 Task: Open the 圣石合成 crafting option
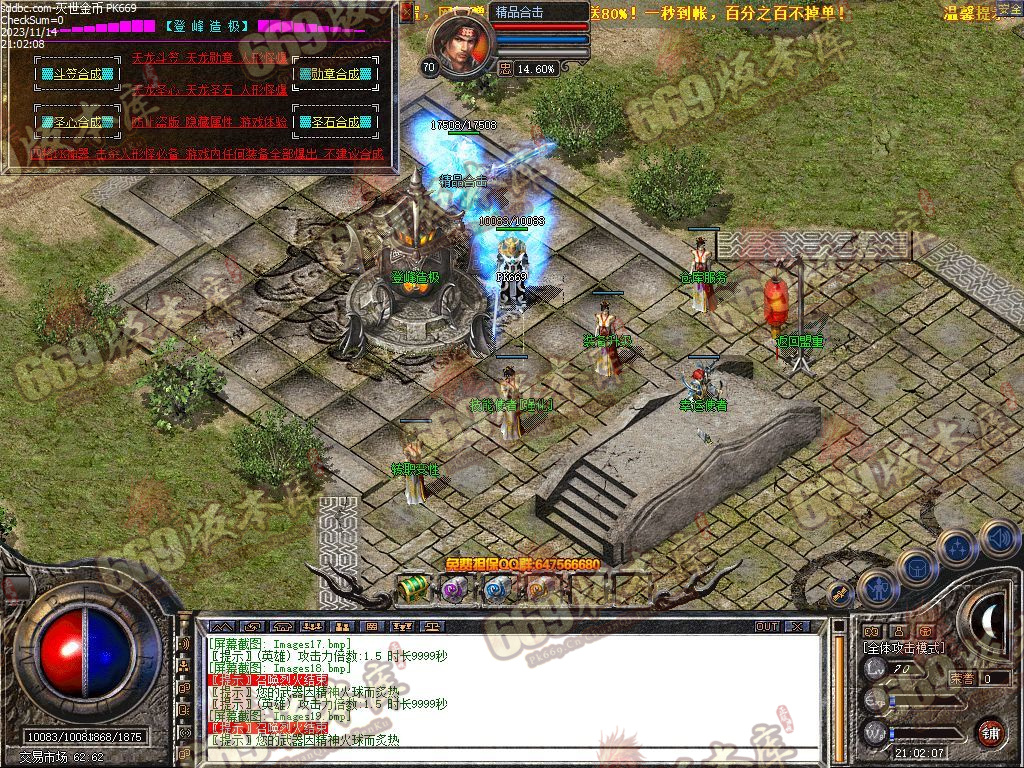[335, 122]
